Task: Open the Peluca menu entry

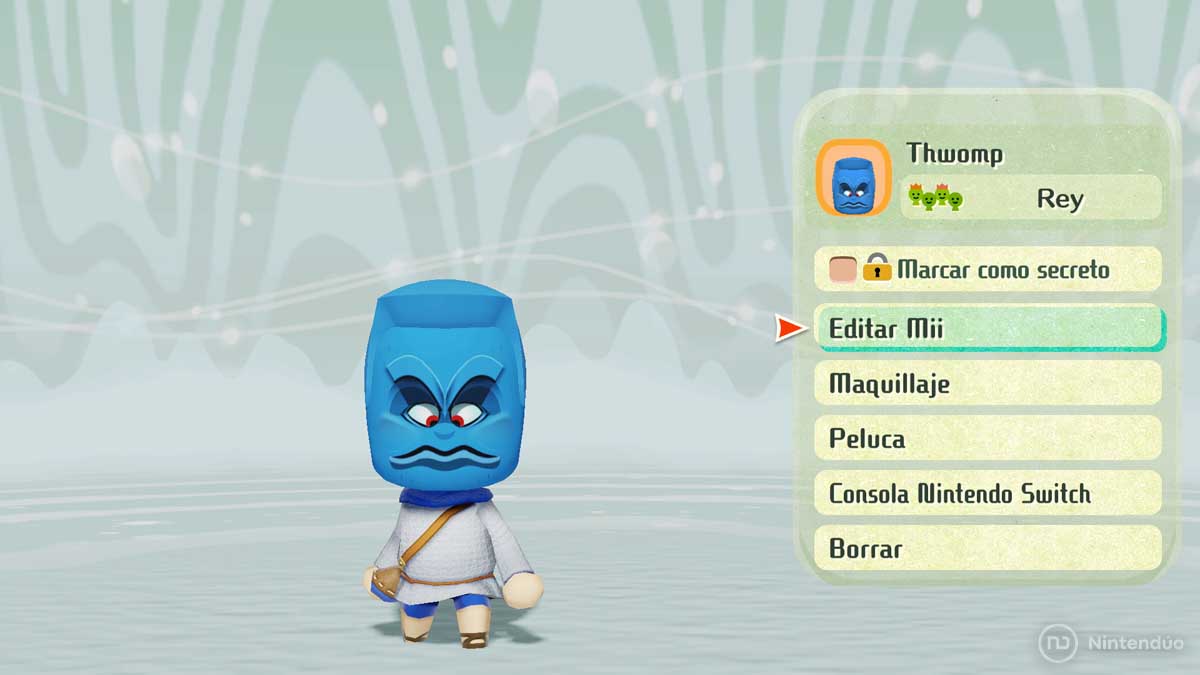Action: click(988, 438)
